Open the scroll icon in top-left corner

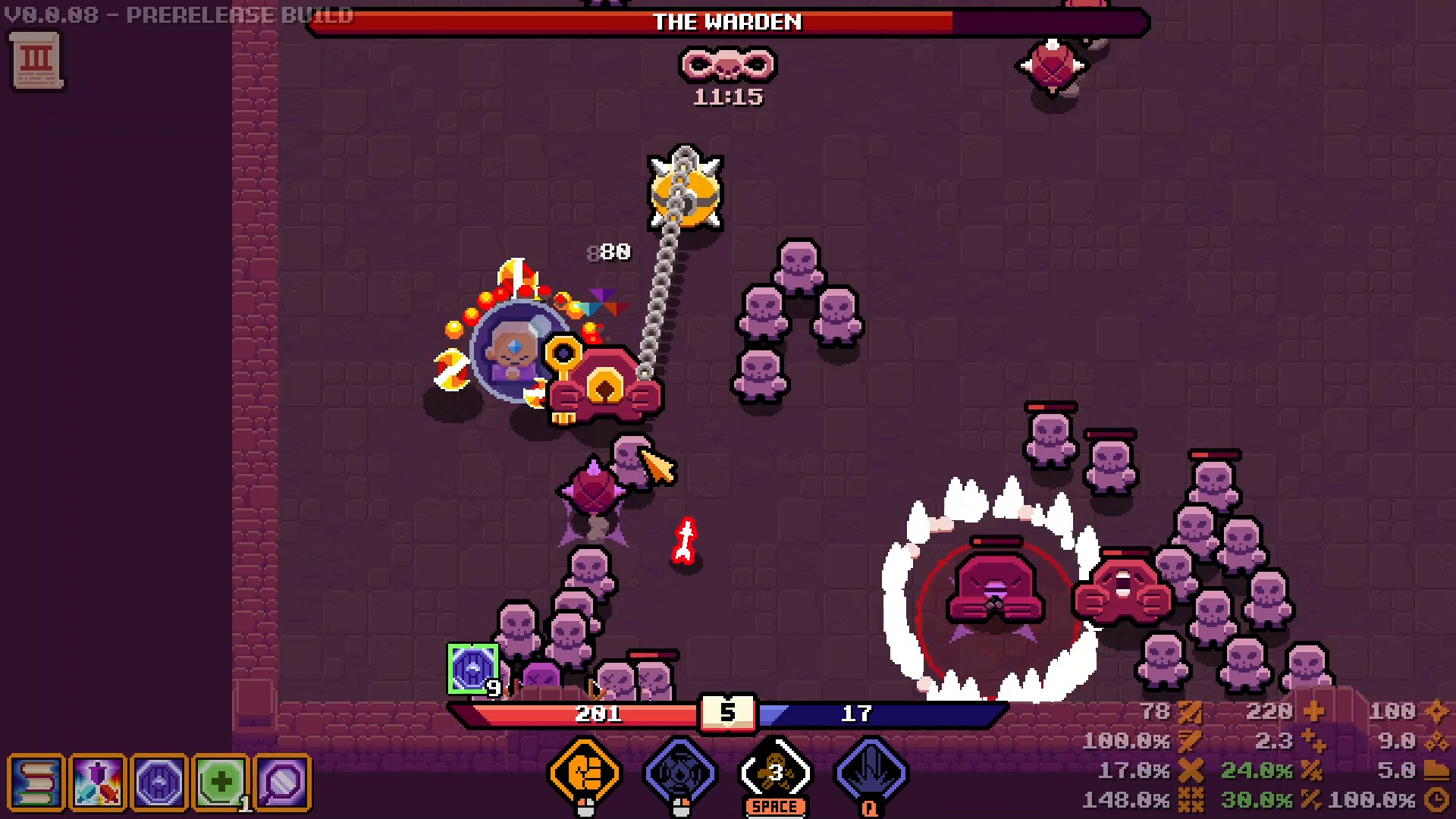click(x=36, y=61)
